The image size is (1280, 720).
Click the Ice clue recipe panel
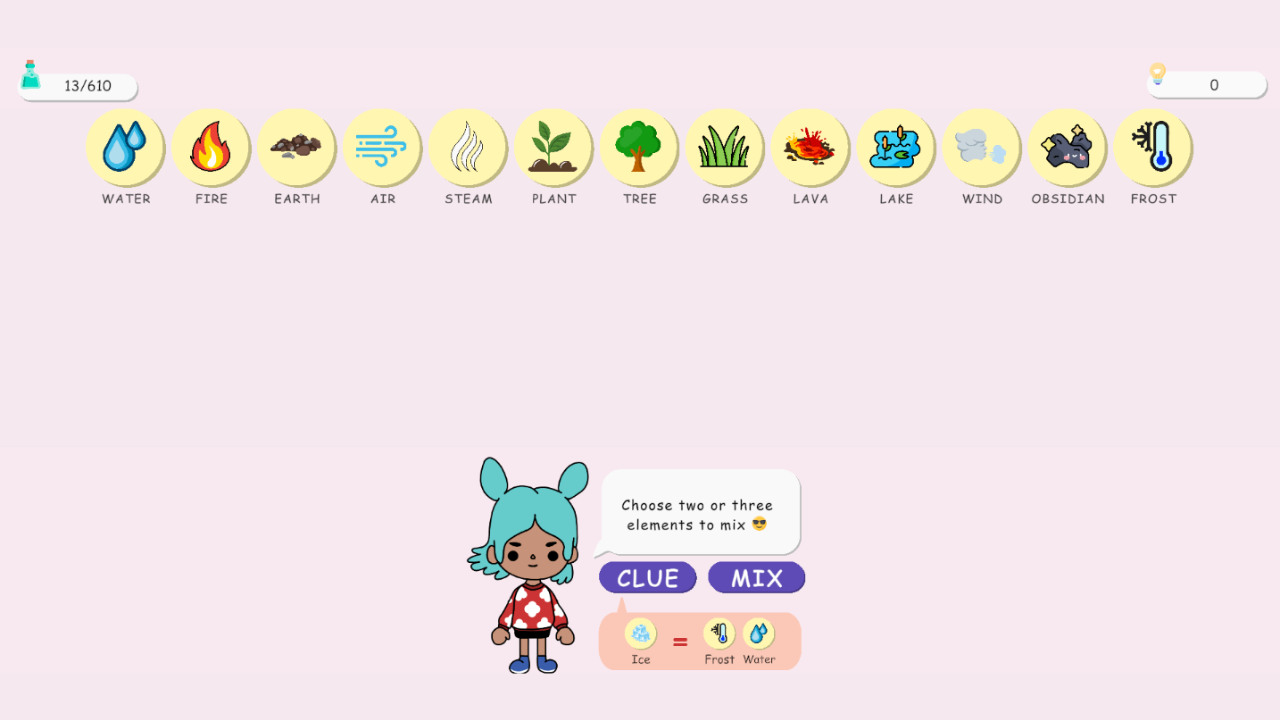click(699, 640)
